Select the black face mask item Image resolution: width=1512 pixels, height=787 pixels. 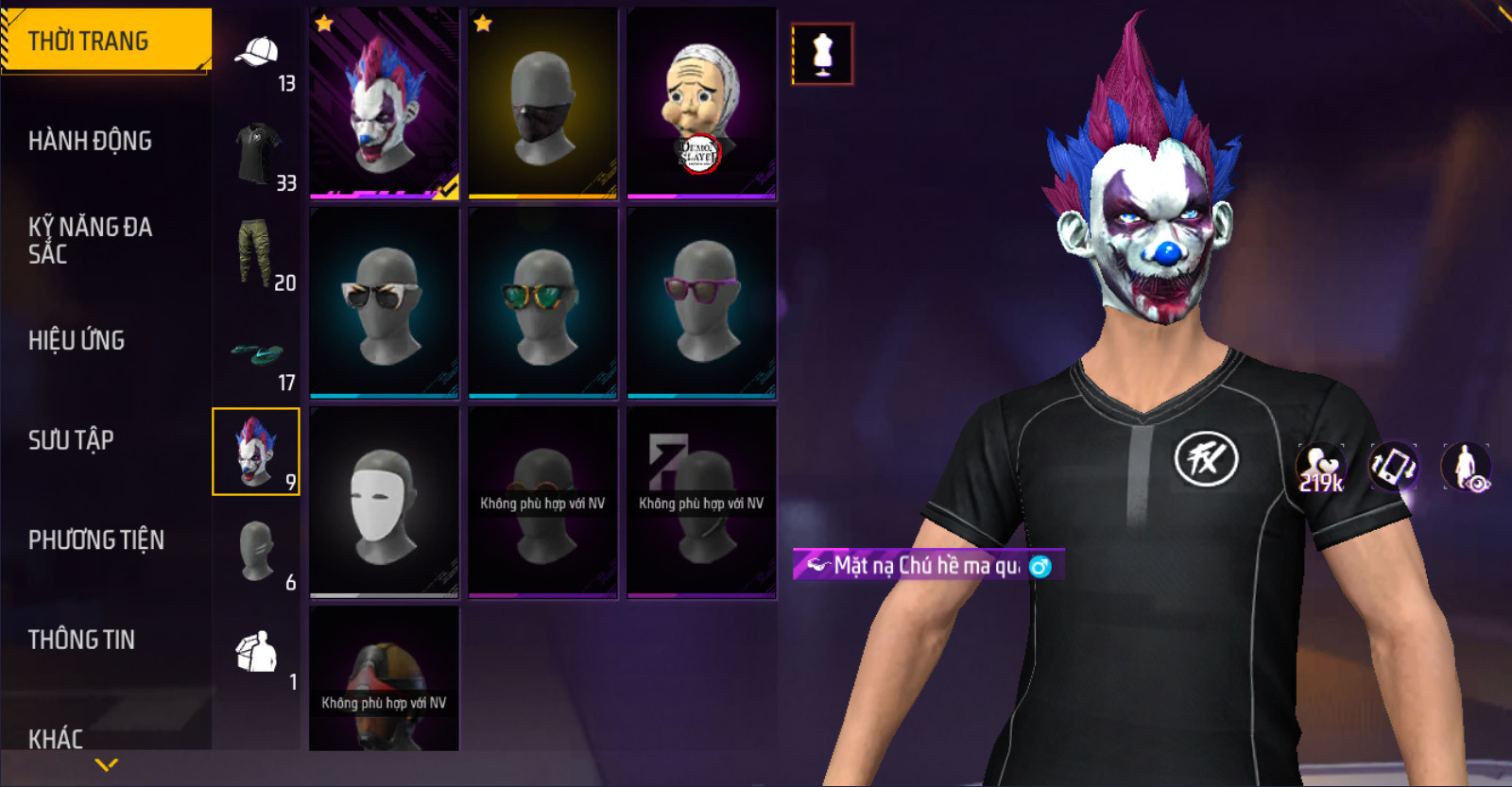tap(542, 103)
